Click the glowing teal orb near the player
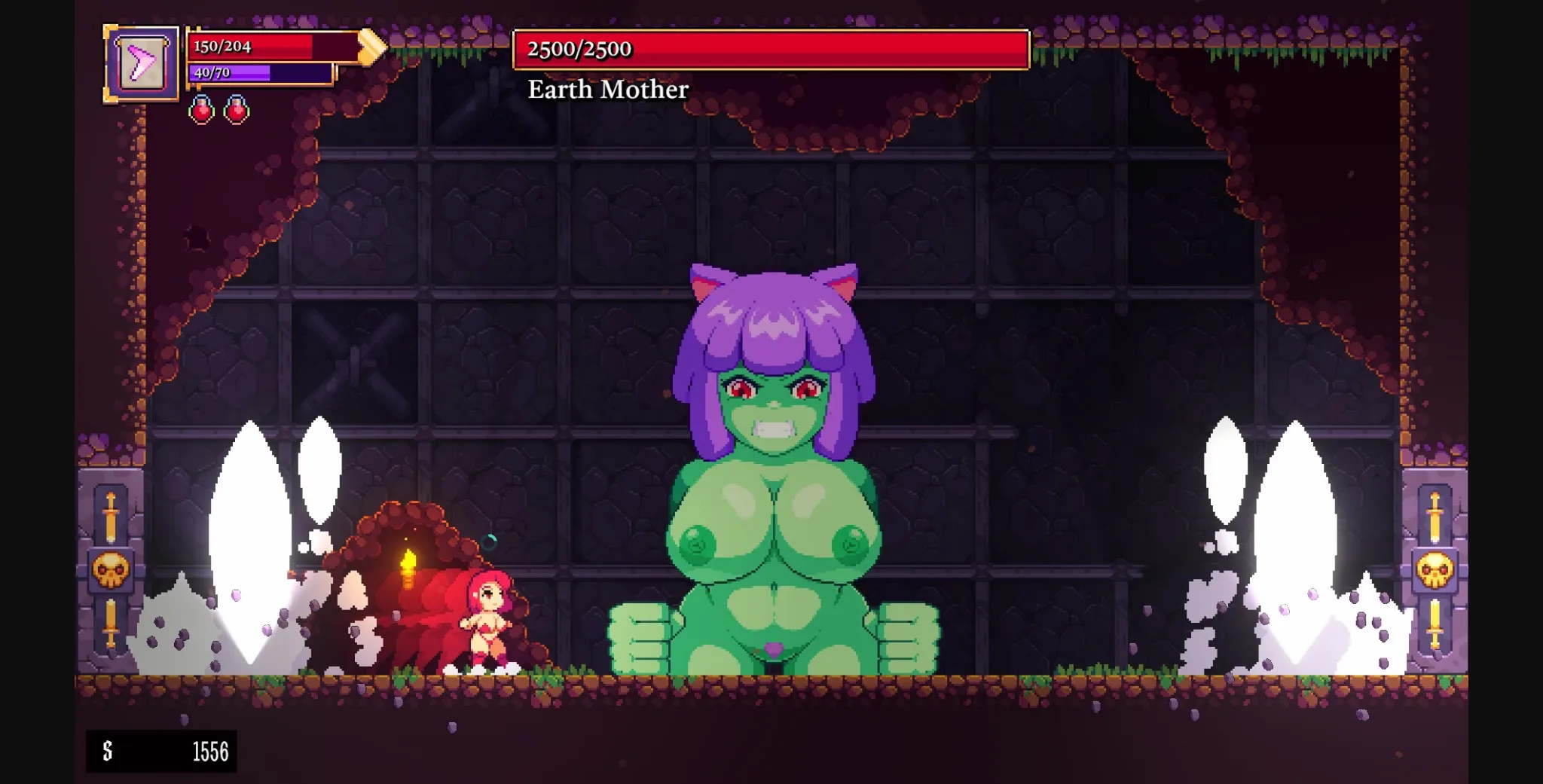 490,543
